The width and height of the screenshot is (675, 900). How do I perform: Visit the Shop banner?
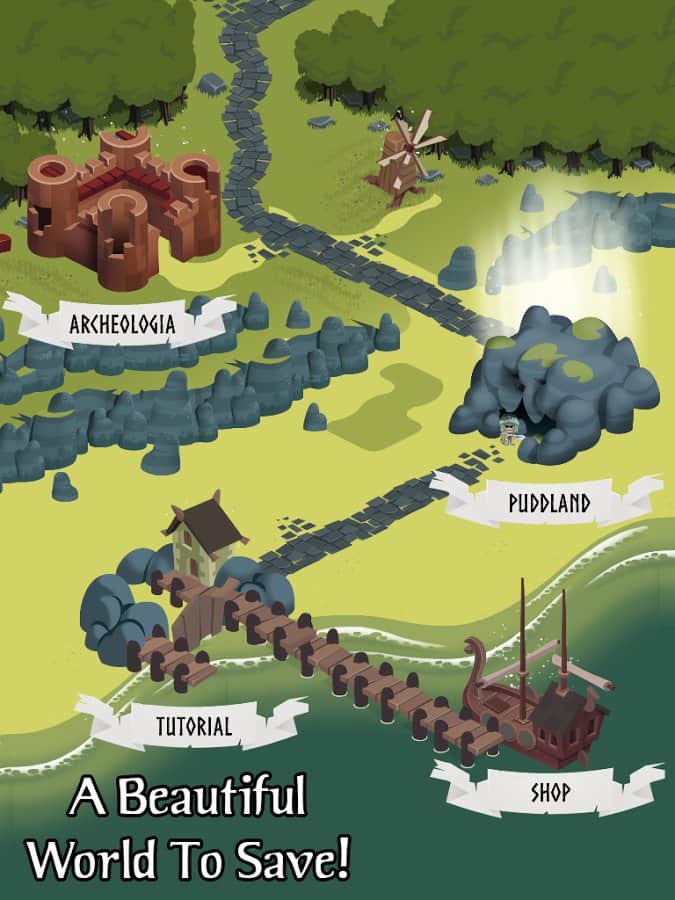(x=550, y=793)
